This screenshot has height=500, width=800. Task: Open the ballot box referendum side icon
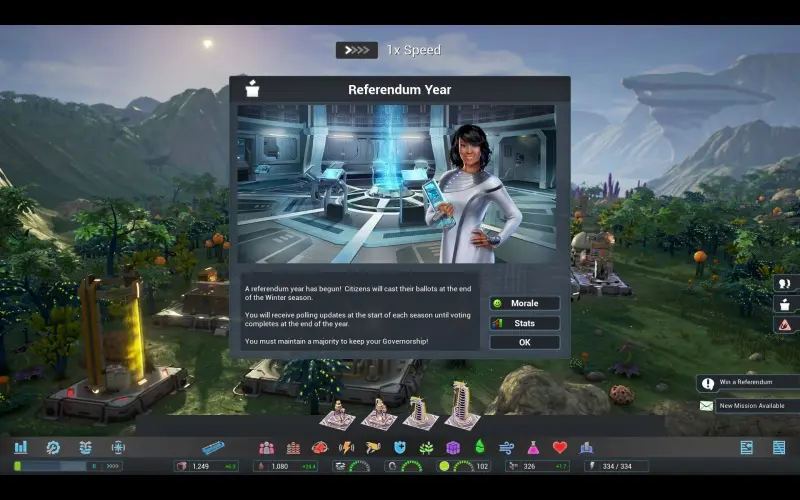pyautogui.click(x=785, y=304)
